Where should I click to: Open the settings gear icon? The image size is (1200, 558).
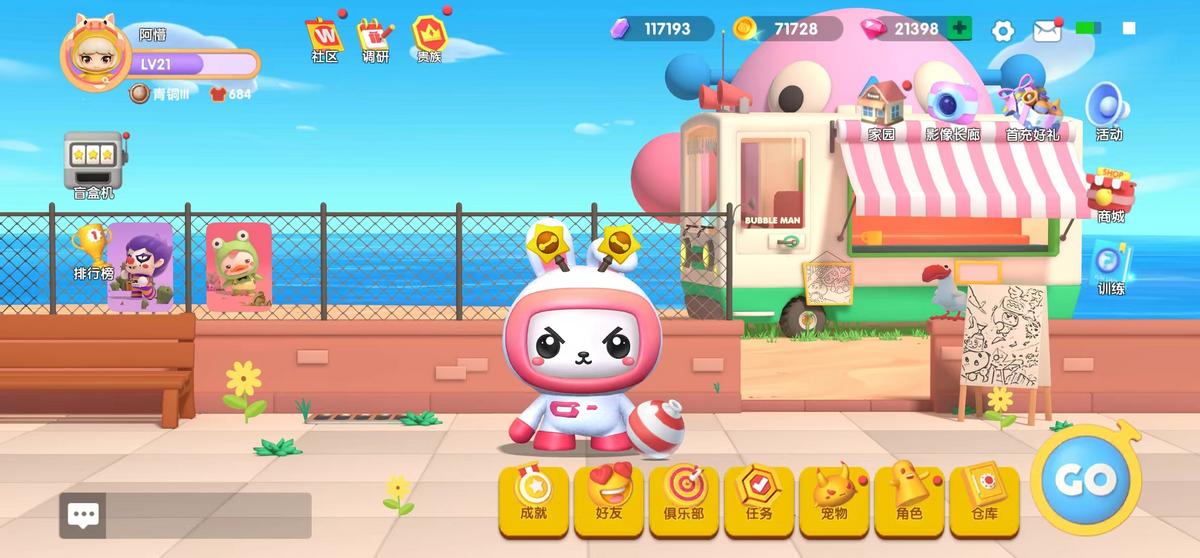[1002, 30]
